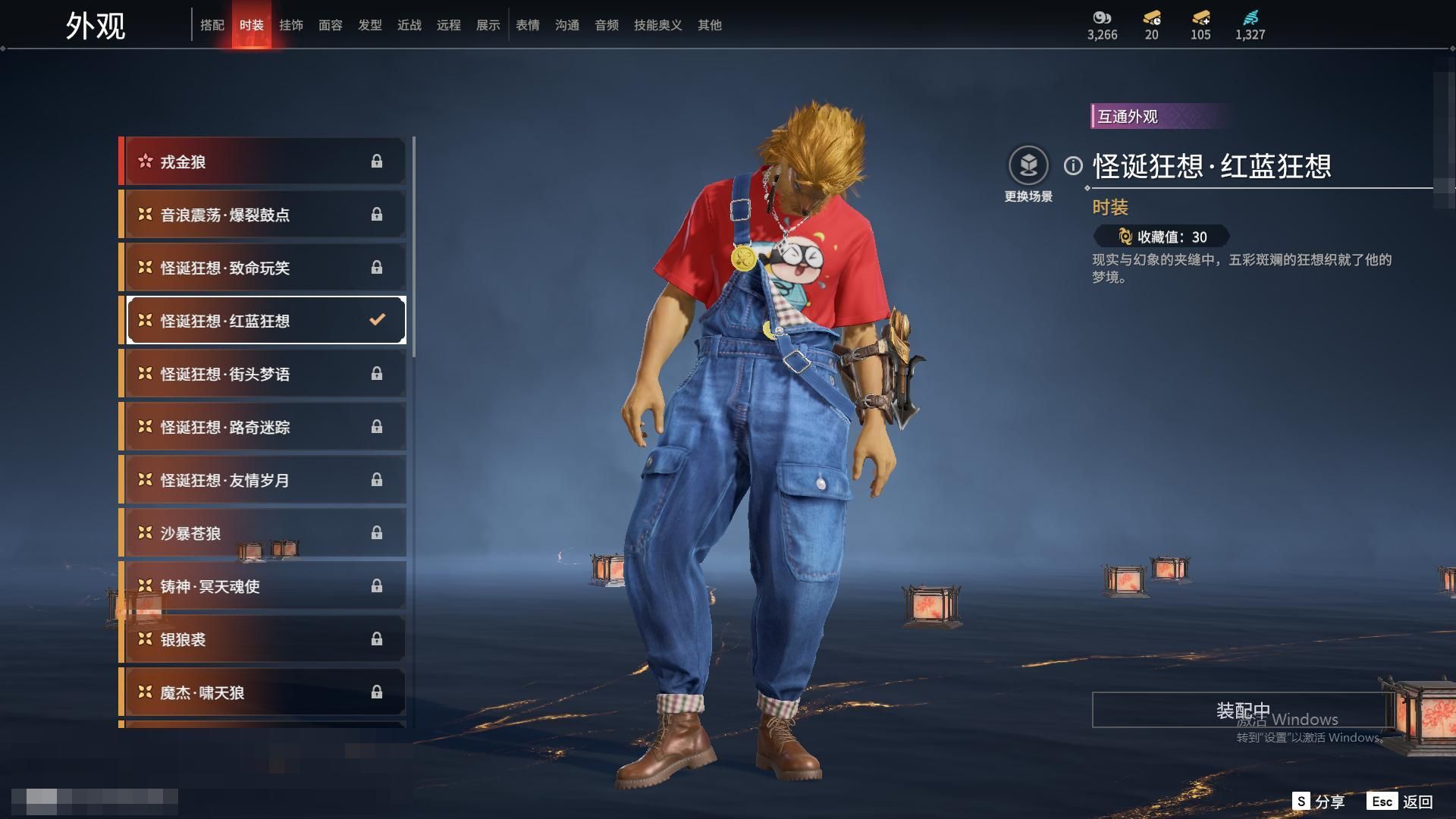Click the 更换场景 scene change icon

[1028, 166]
